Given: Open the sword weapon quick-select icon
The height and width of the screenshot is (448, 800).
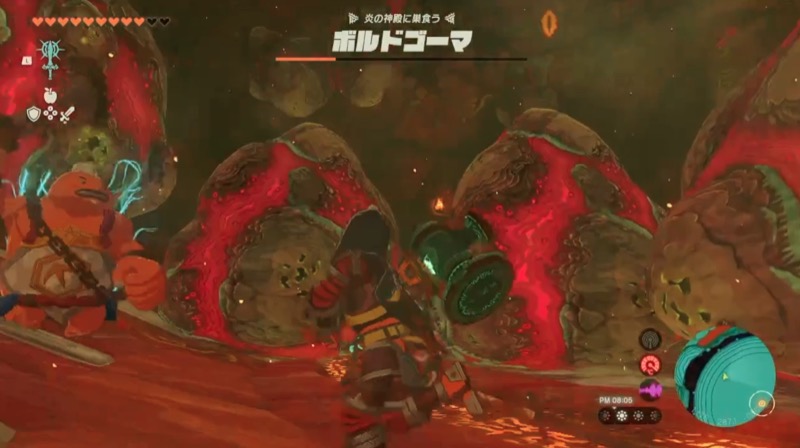Looking at the screenshot, I should coord(67,114).
